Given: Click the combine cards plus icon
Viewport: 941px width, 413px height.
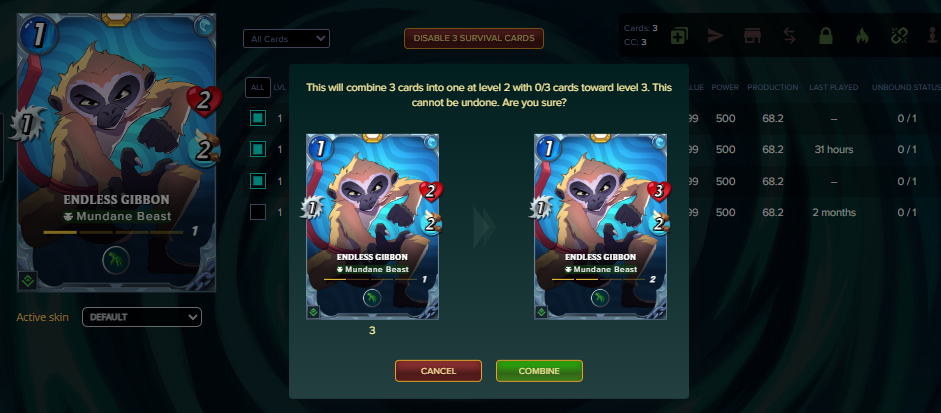Looking at the screenshot, I should (x=679, y=37).
